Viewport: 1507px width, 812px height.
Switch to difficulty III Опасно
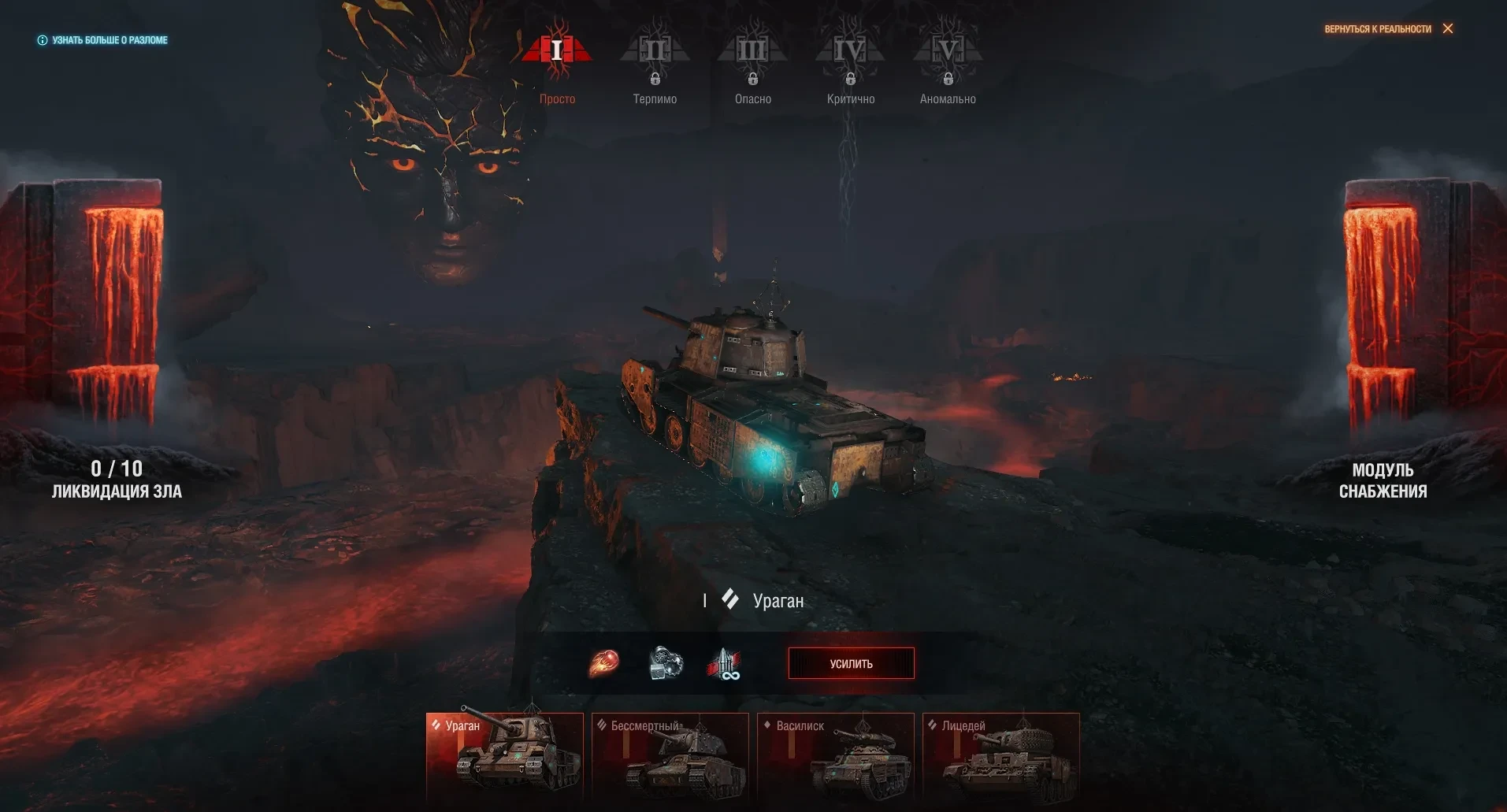752,61
